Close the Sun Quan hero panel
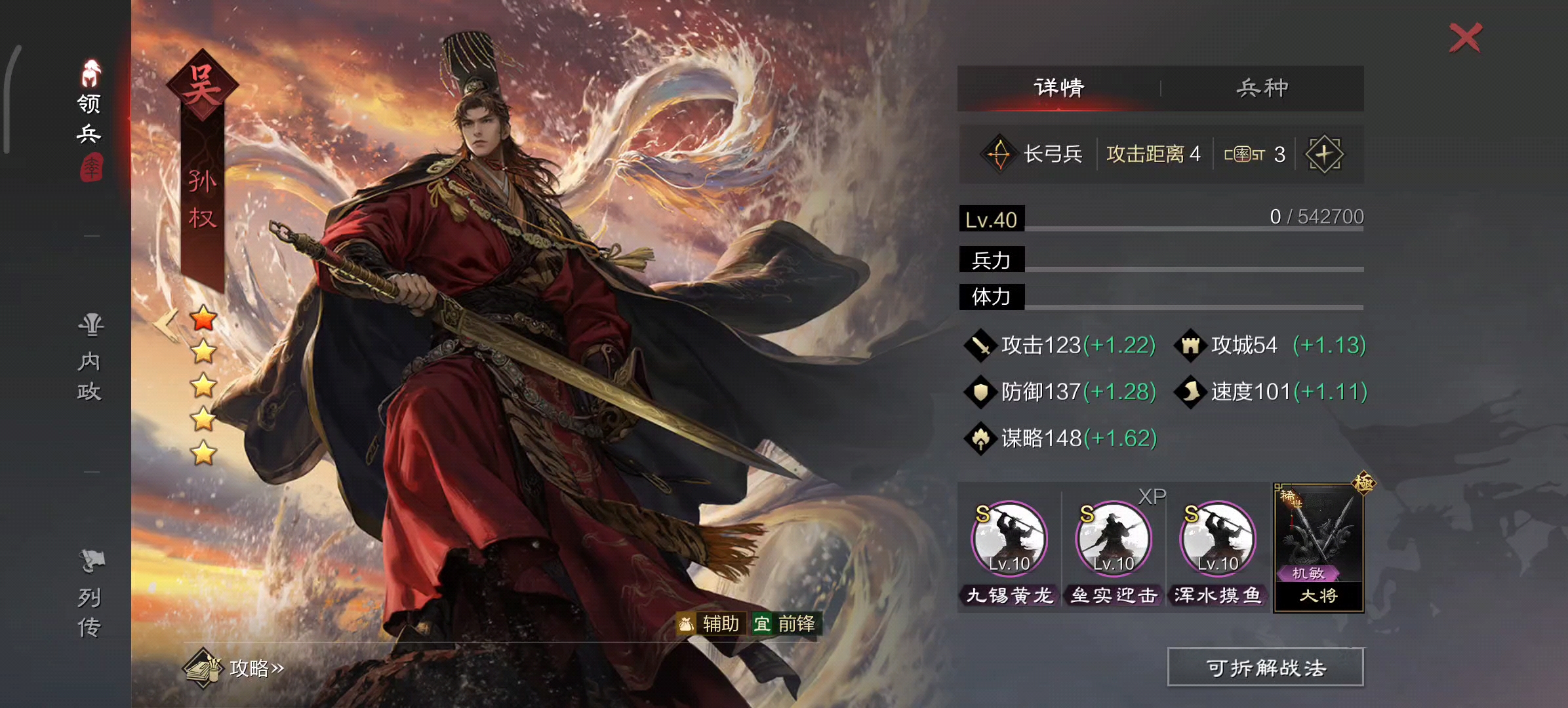 click(x=1465, y=37)
